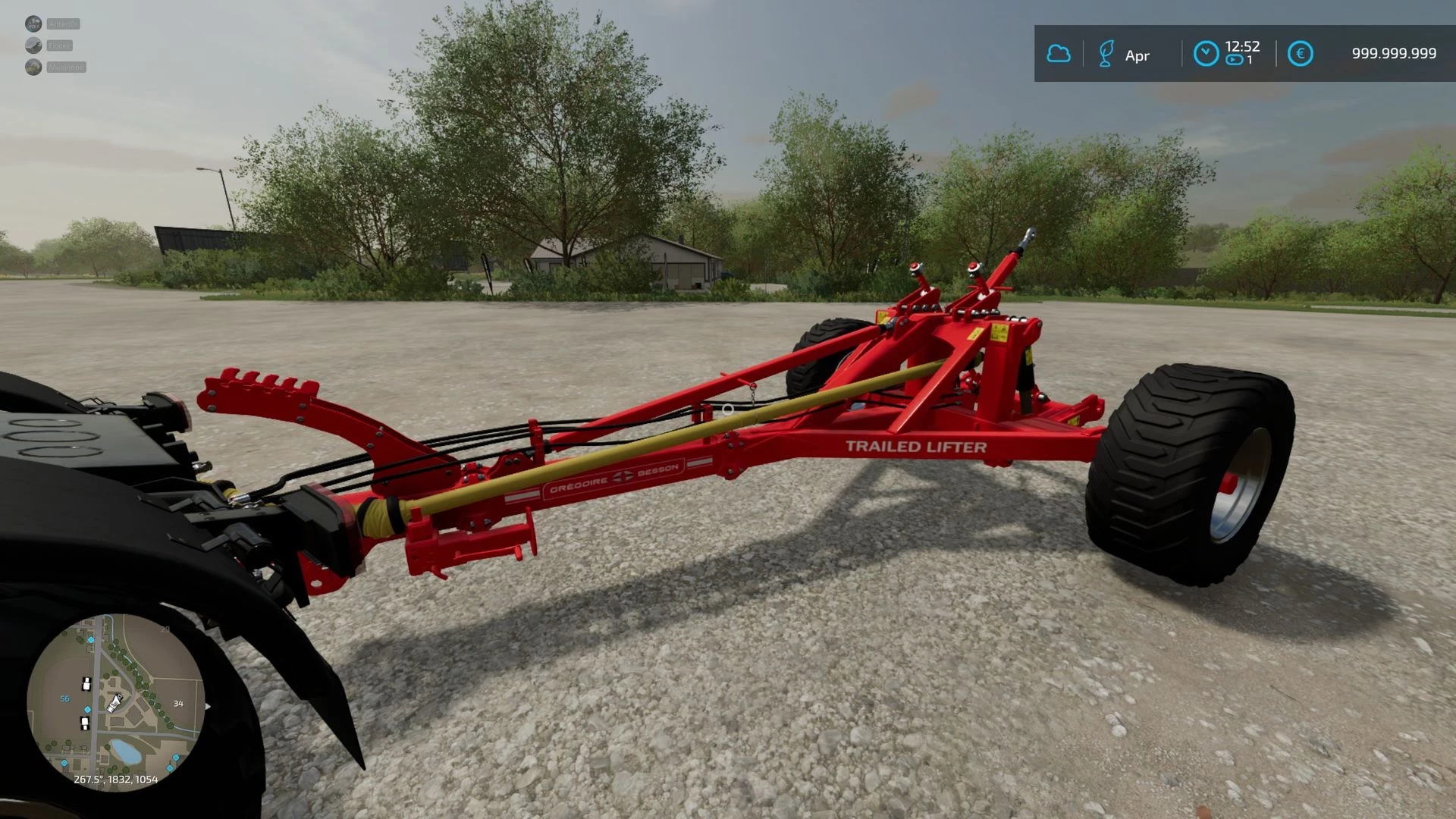Viewport: 1456px width, 819px height.
Task: Click a white vehicle marker on the minimap
Action: 86,684
